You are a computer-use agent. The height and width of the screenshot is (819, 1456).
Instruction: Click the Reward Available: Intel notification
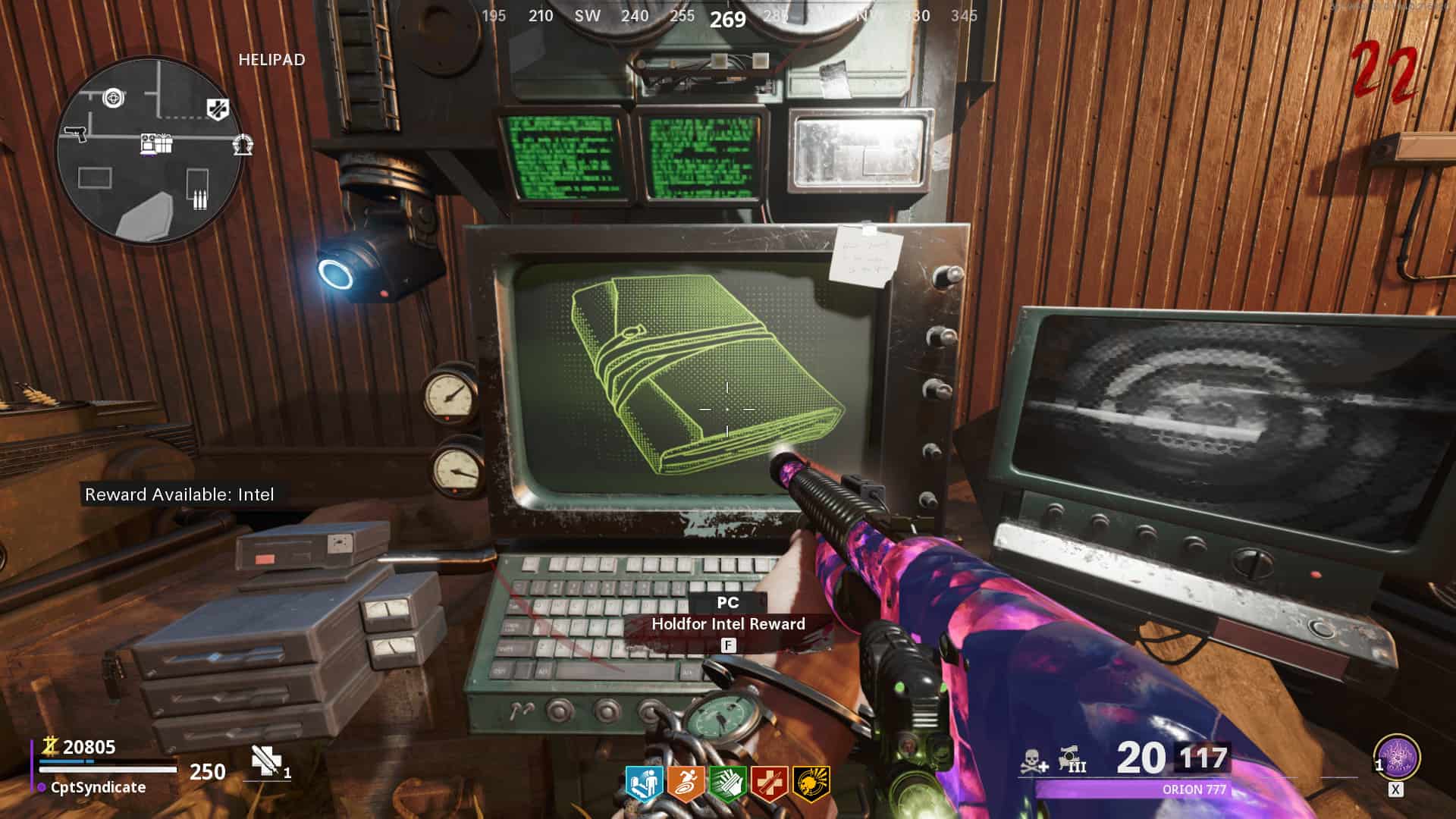pyautogui.click(x=180, y=494)
